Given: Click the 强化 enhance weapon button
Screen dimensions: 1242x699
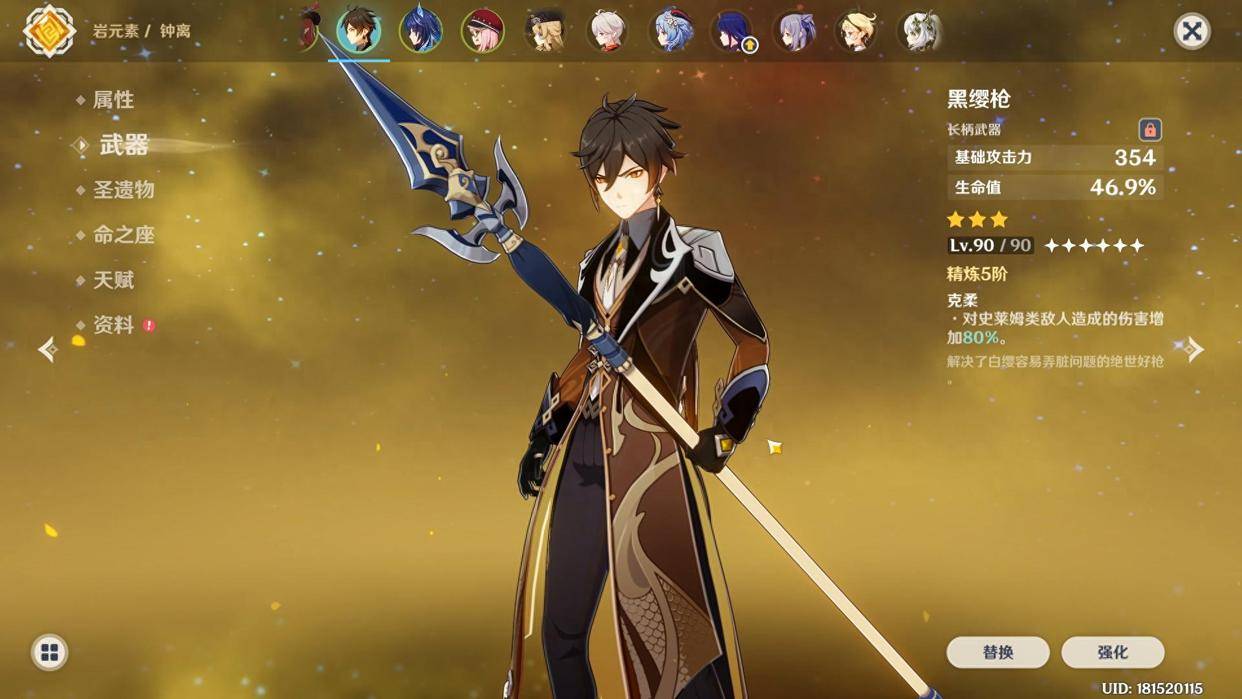Looking at the screenshot, I should click(1112, 652).
